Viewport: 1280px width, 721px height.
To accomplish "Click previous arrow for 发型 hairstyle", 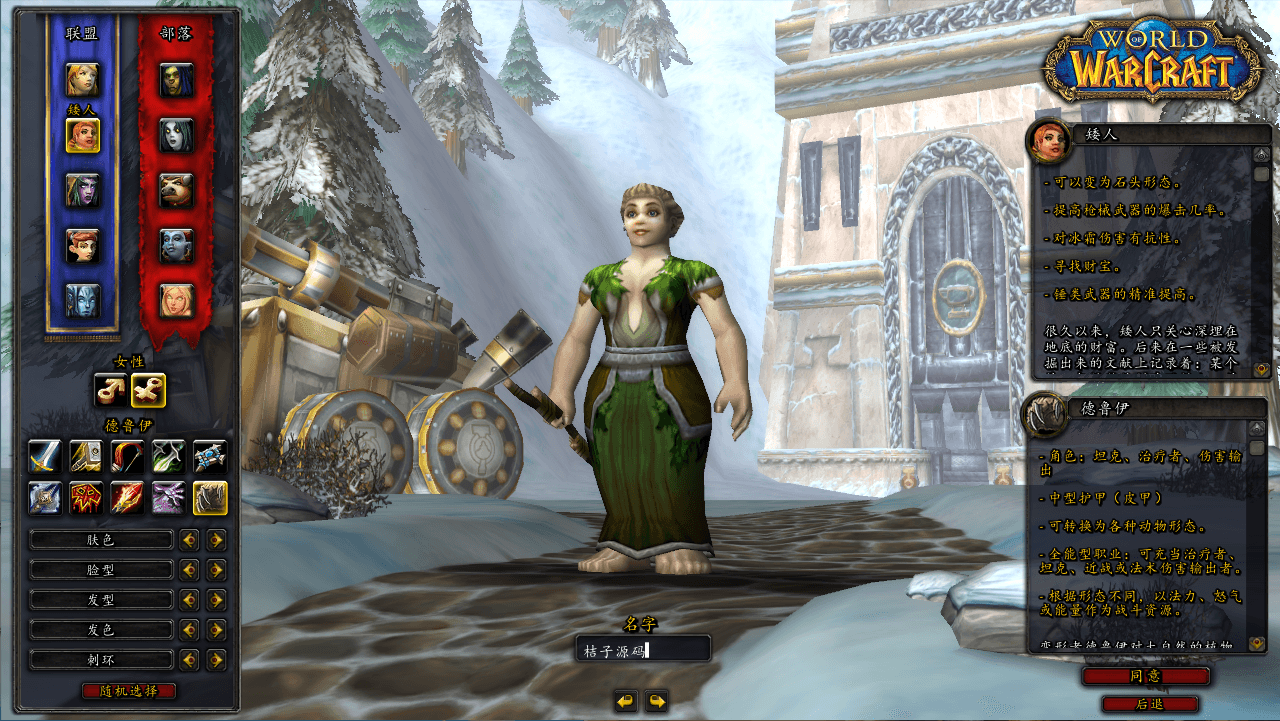I will pos(188,600).
